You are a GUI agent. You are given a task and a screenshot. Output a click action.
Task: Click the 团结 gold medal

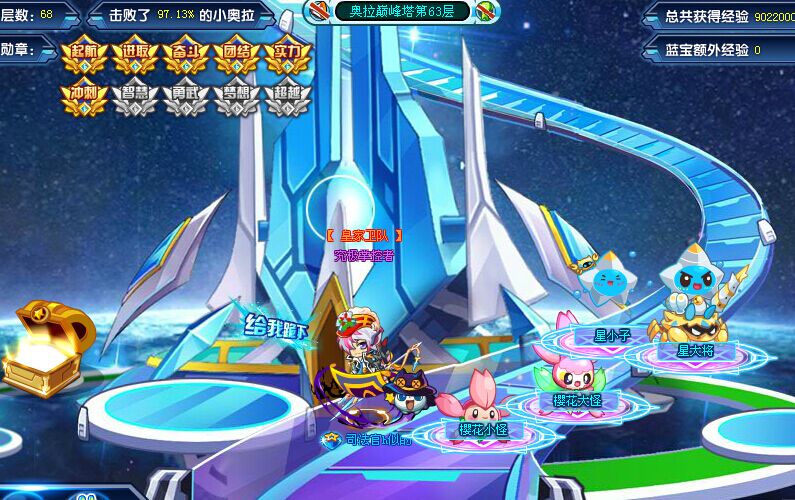pyautogui.click(x=237, y=57)
